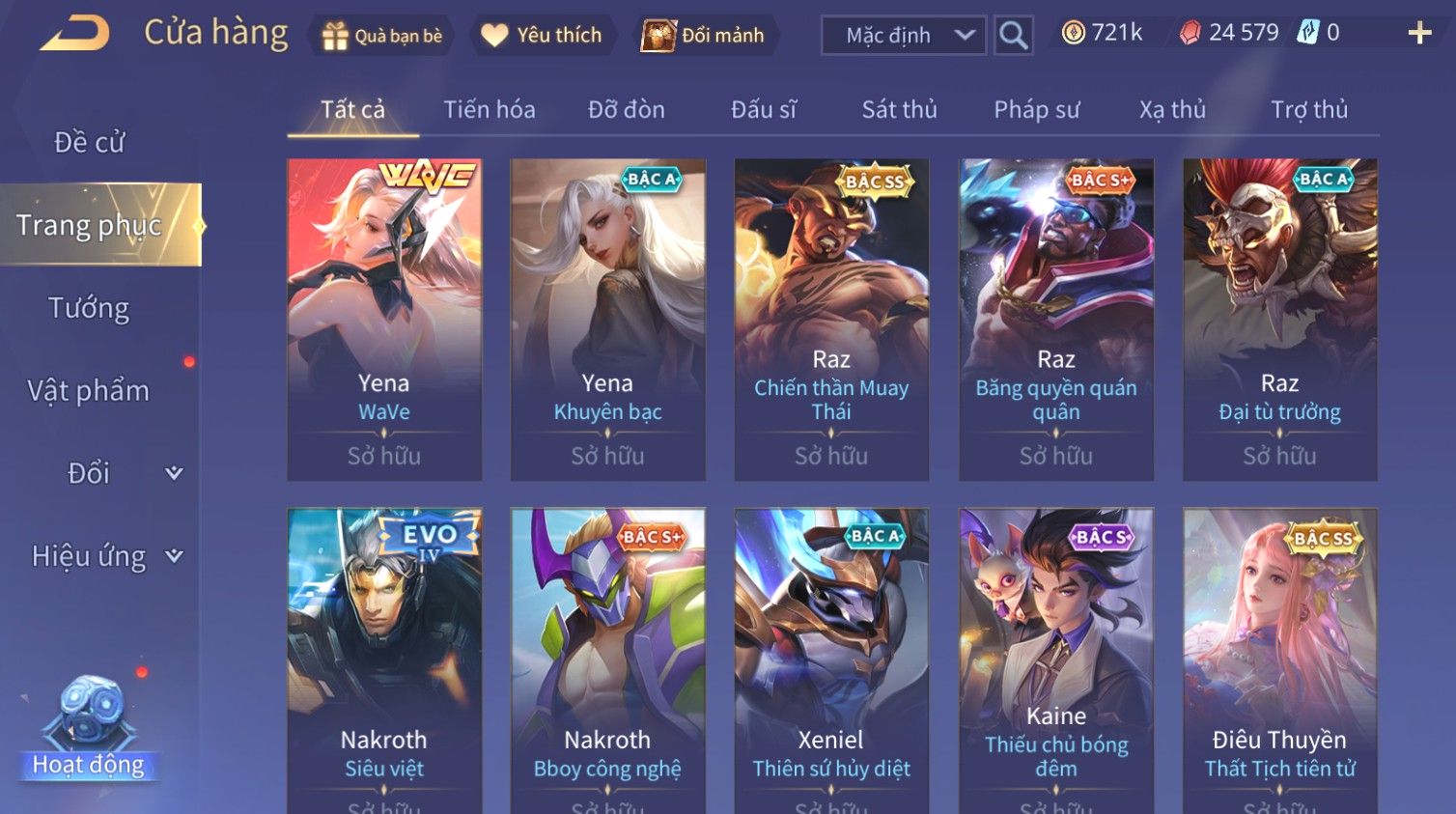Expand the Mặc định sort dropdown

903,36
